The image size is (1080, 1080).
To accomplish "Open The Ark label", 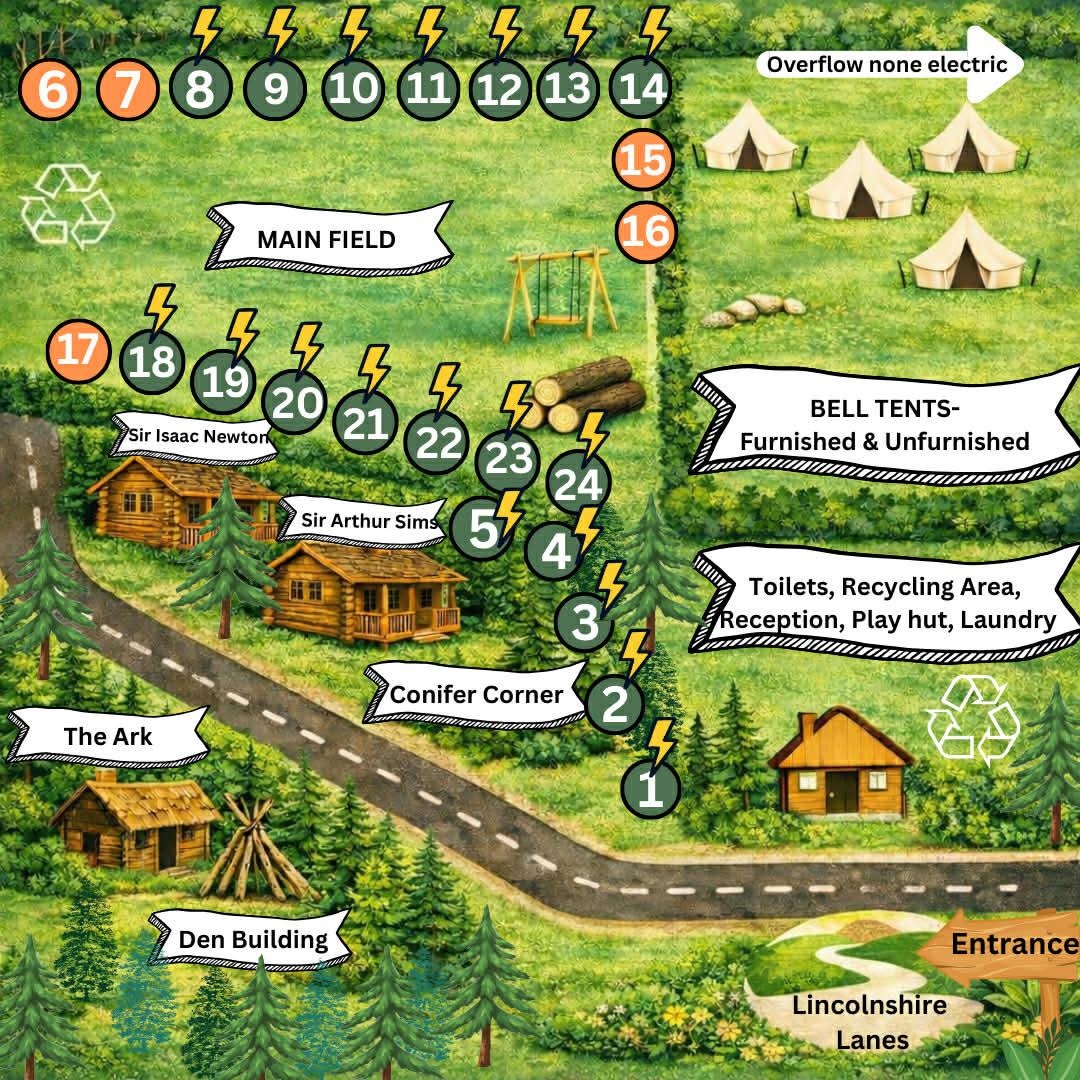I will point(108,737).
